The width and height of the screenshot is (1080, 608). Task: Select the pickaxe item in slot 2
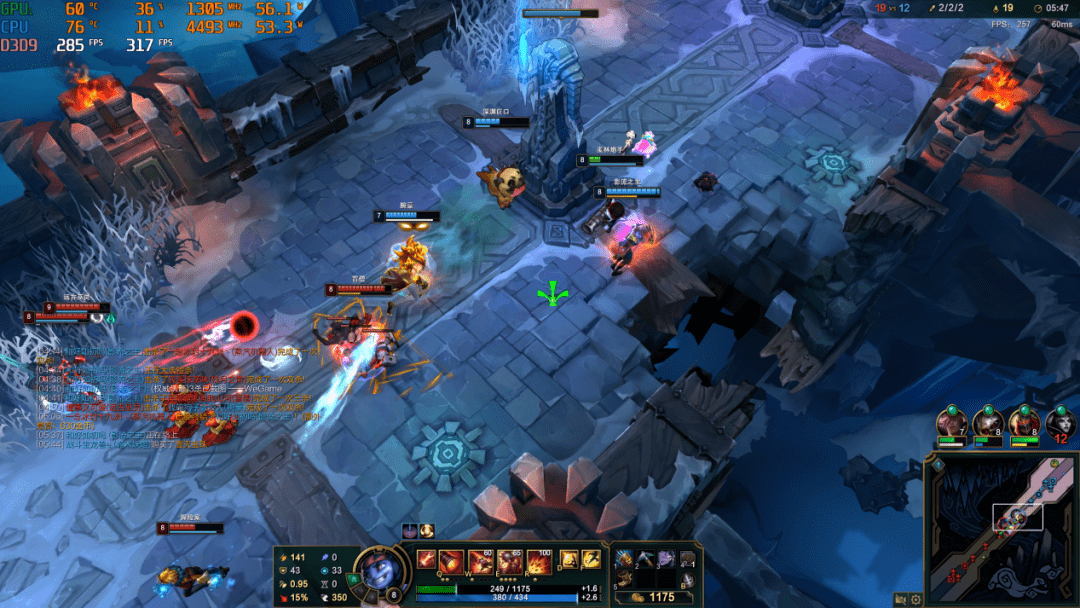point(646,559)
